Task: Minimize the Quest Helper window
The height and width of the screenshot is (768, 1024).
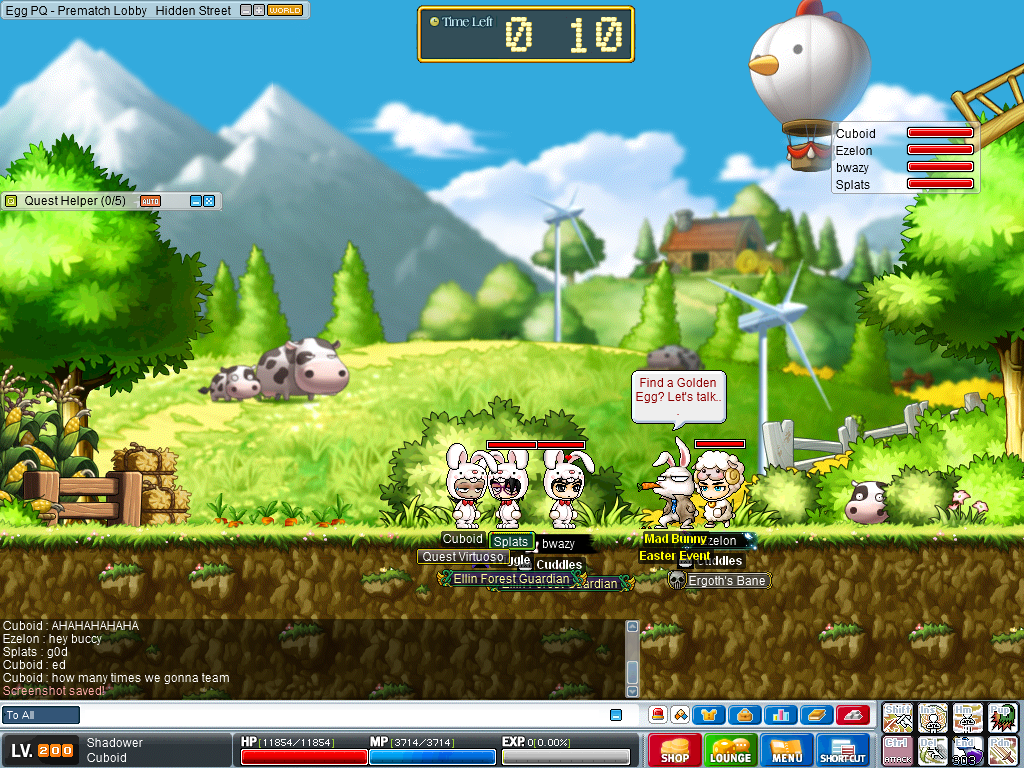Action: (x=196, y=201)
